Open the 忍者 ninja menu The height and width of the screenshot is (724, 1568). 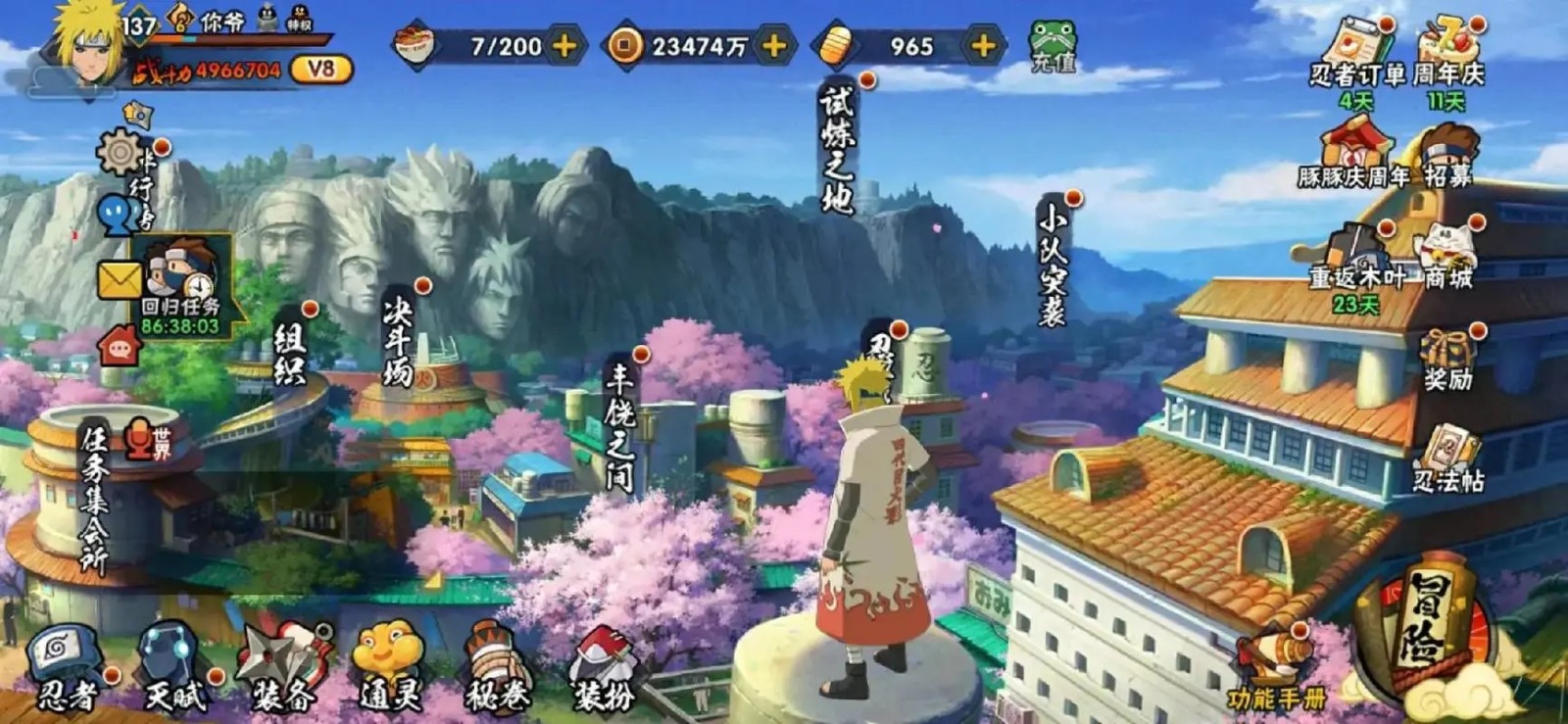point(67,668)
